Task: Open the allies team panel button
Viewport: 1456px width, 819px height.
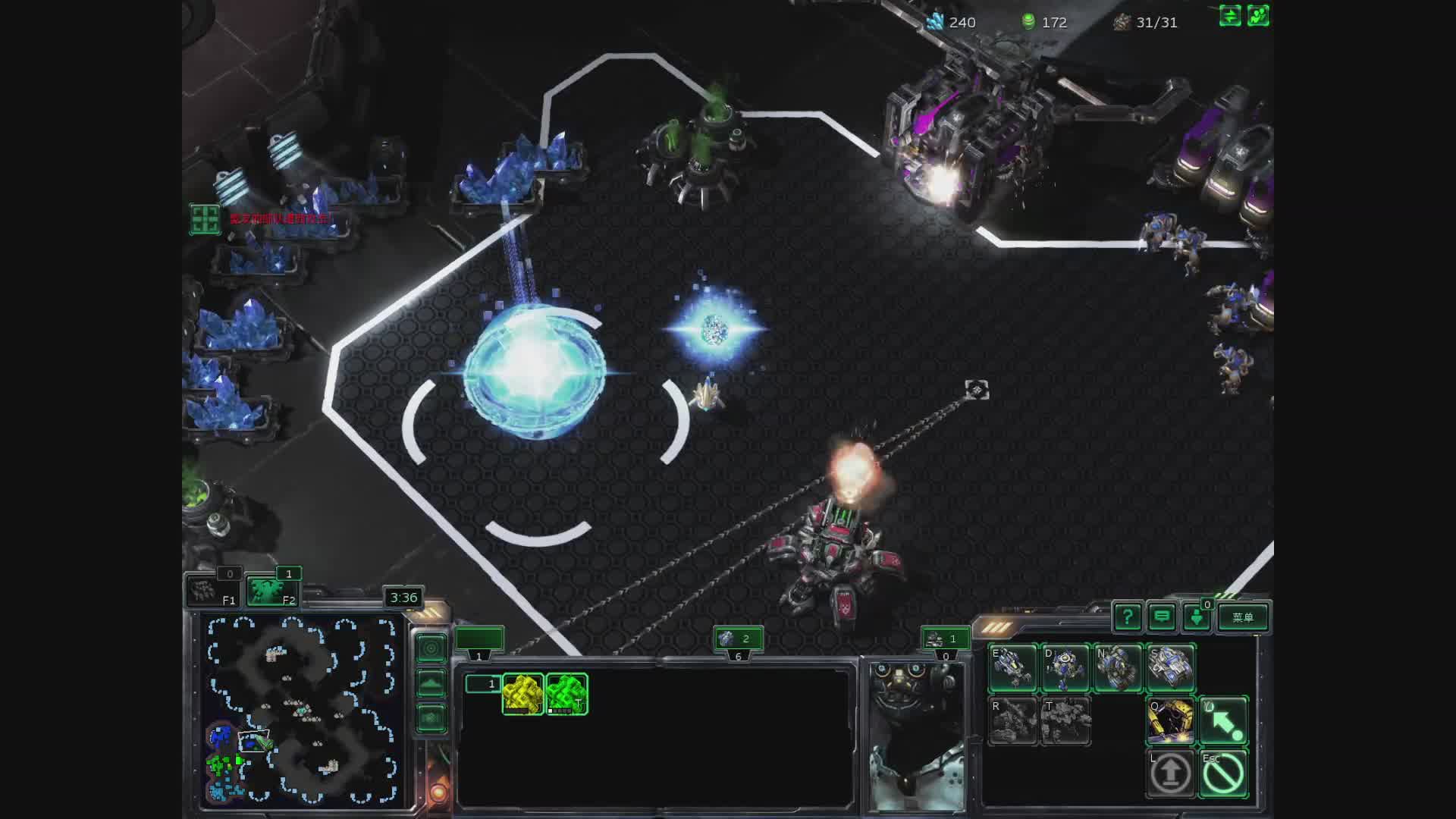Action: (x=1258, y=16)
